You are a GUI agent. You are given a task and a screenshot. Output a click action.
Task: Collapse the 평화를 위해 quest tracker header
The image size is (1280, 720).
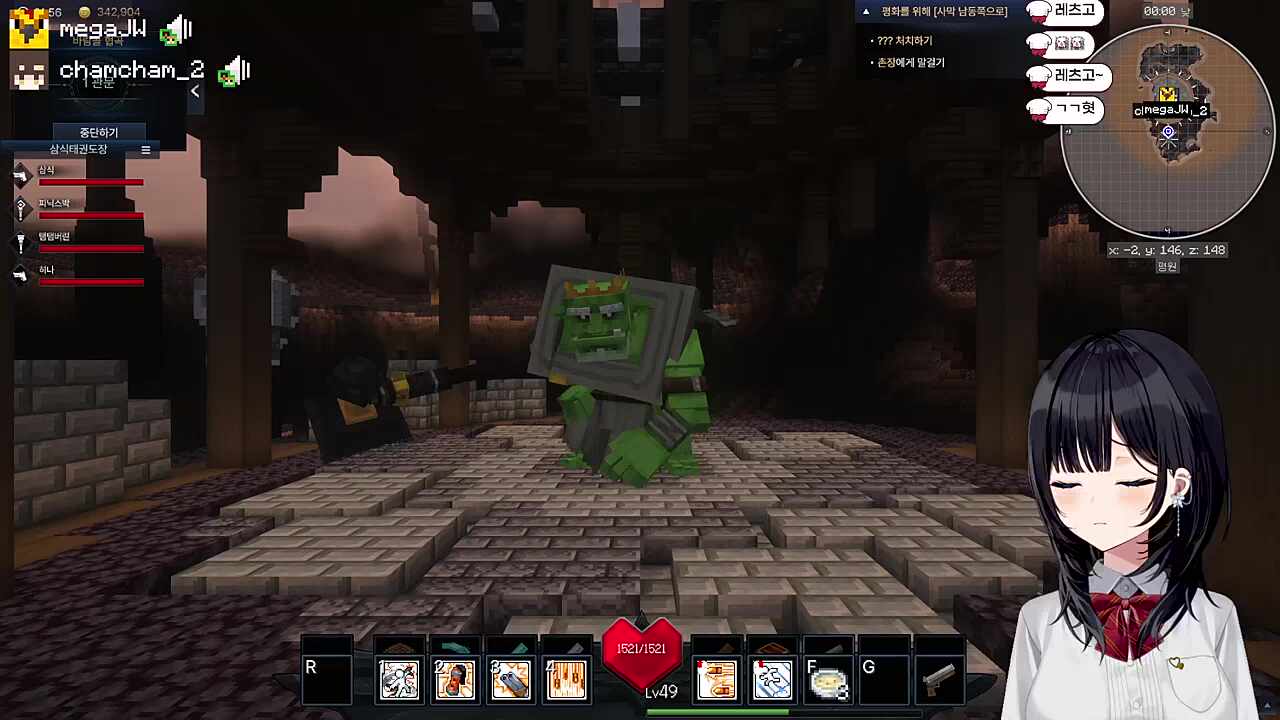pyautogui.click(x=866, y=12)
